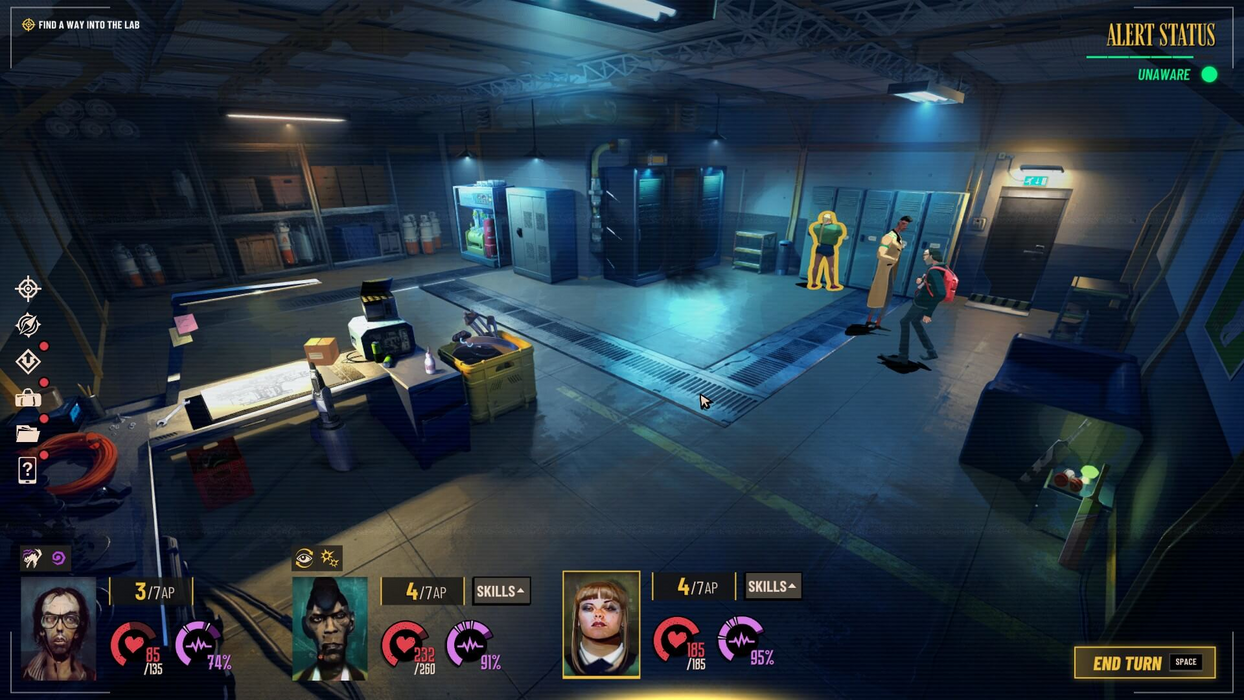
Task: Open the compass navigation icon
Action: (28, 324)
